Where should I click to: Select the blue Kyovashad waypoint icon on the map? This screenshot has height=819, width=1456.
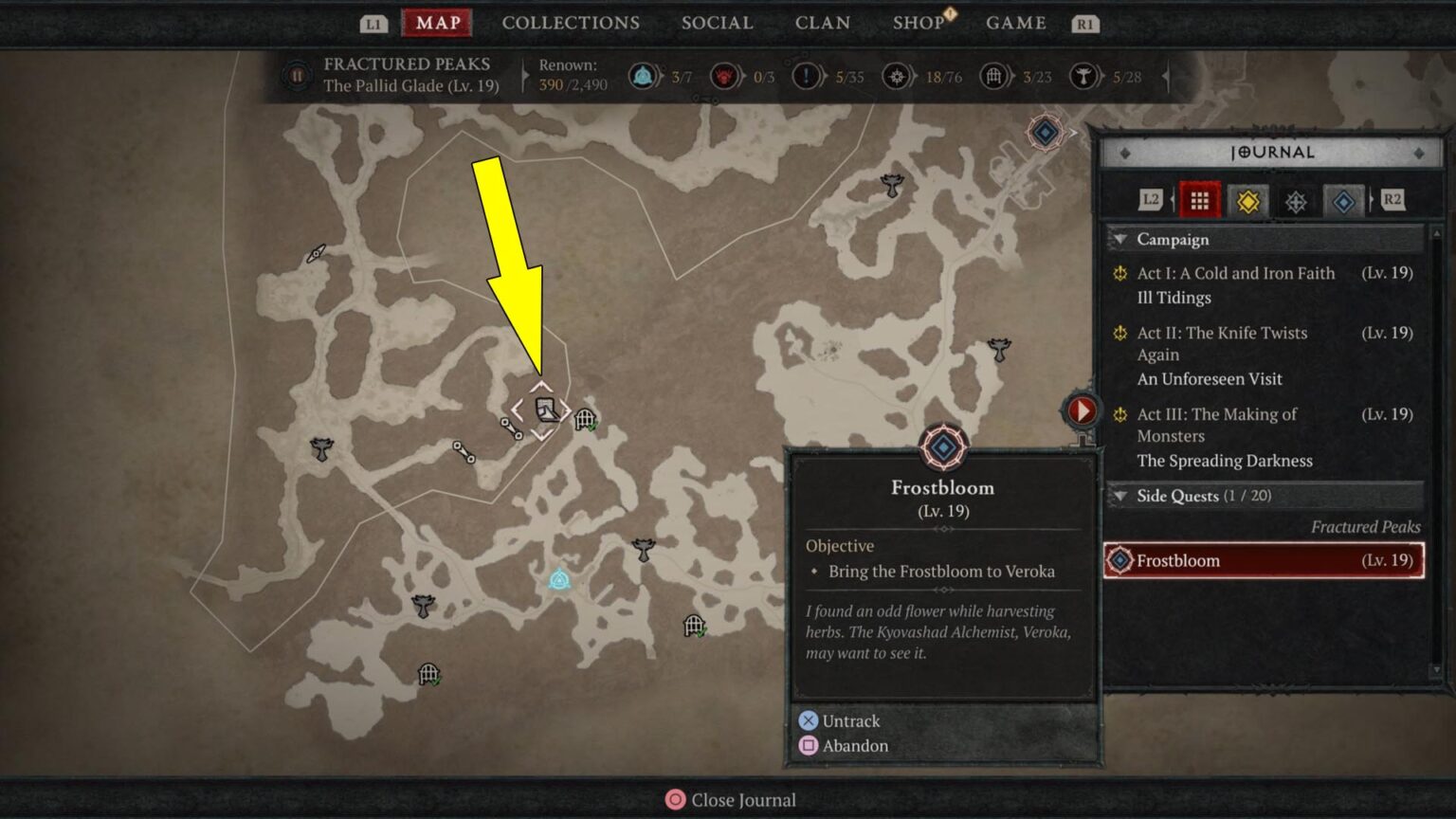(557, 579)
